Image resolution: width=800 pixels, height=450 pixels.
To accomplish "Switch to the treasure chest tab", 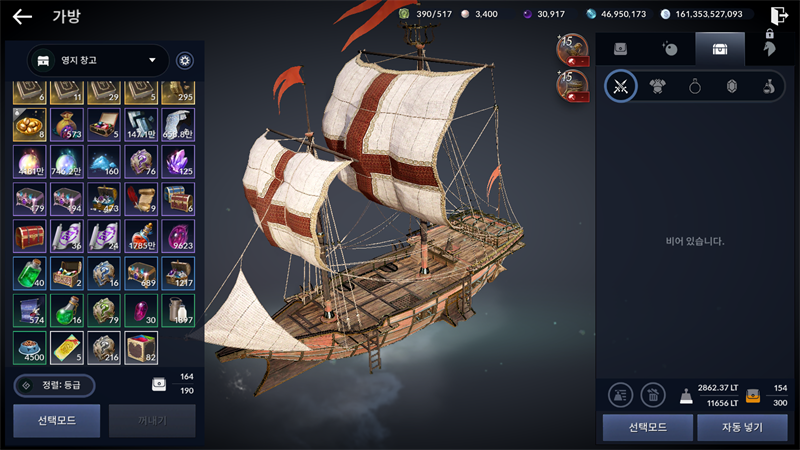I will [719, 48].
